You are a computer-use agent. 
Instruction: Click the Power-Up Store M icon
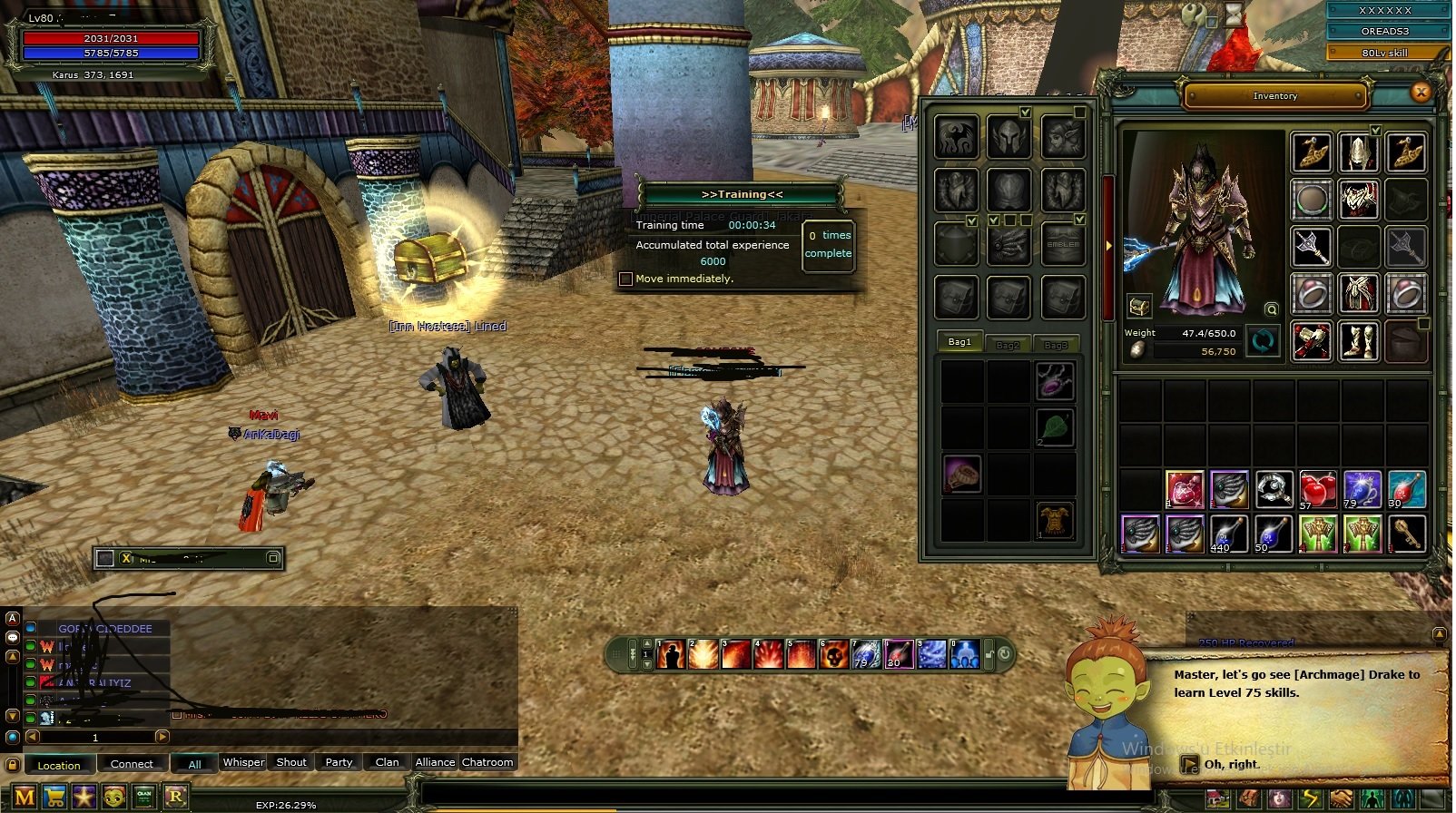[25, 797]
